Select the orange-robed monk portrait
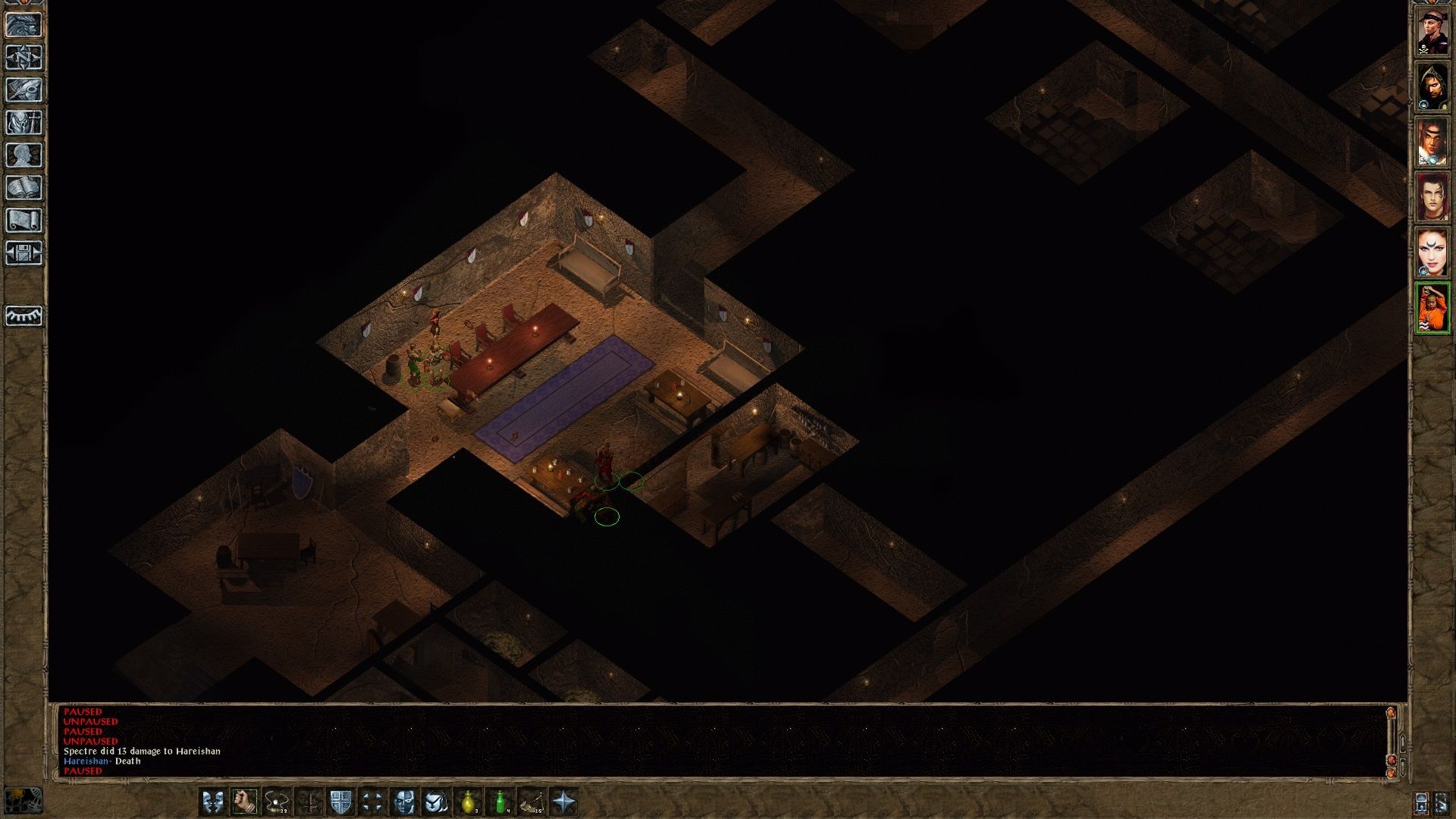Screen dimensions: 1456x819 1432,308
